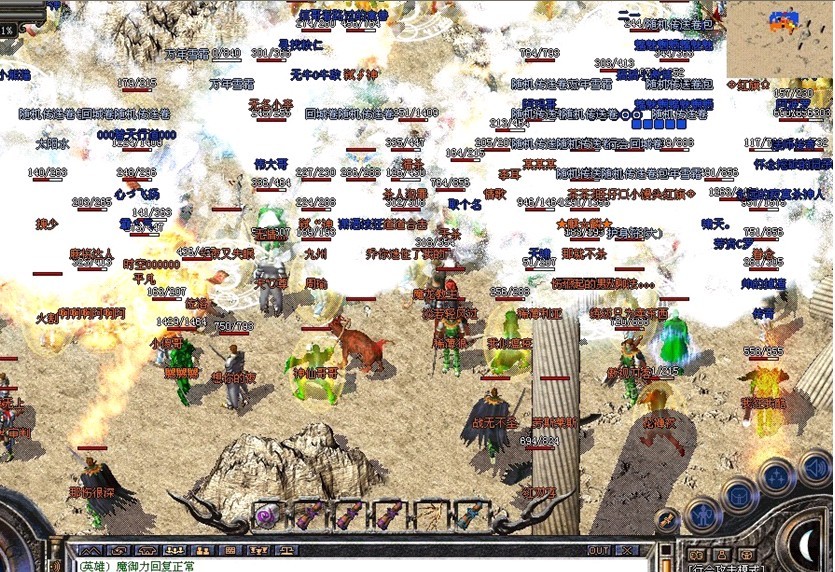Click the grid icon chat bar button
Viewport: 835px width, 572px height.
(230, 550)
